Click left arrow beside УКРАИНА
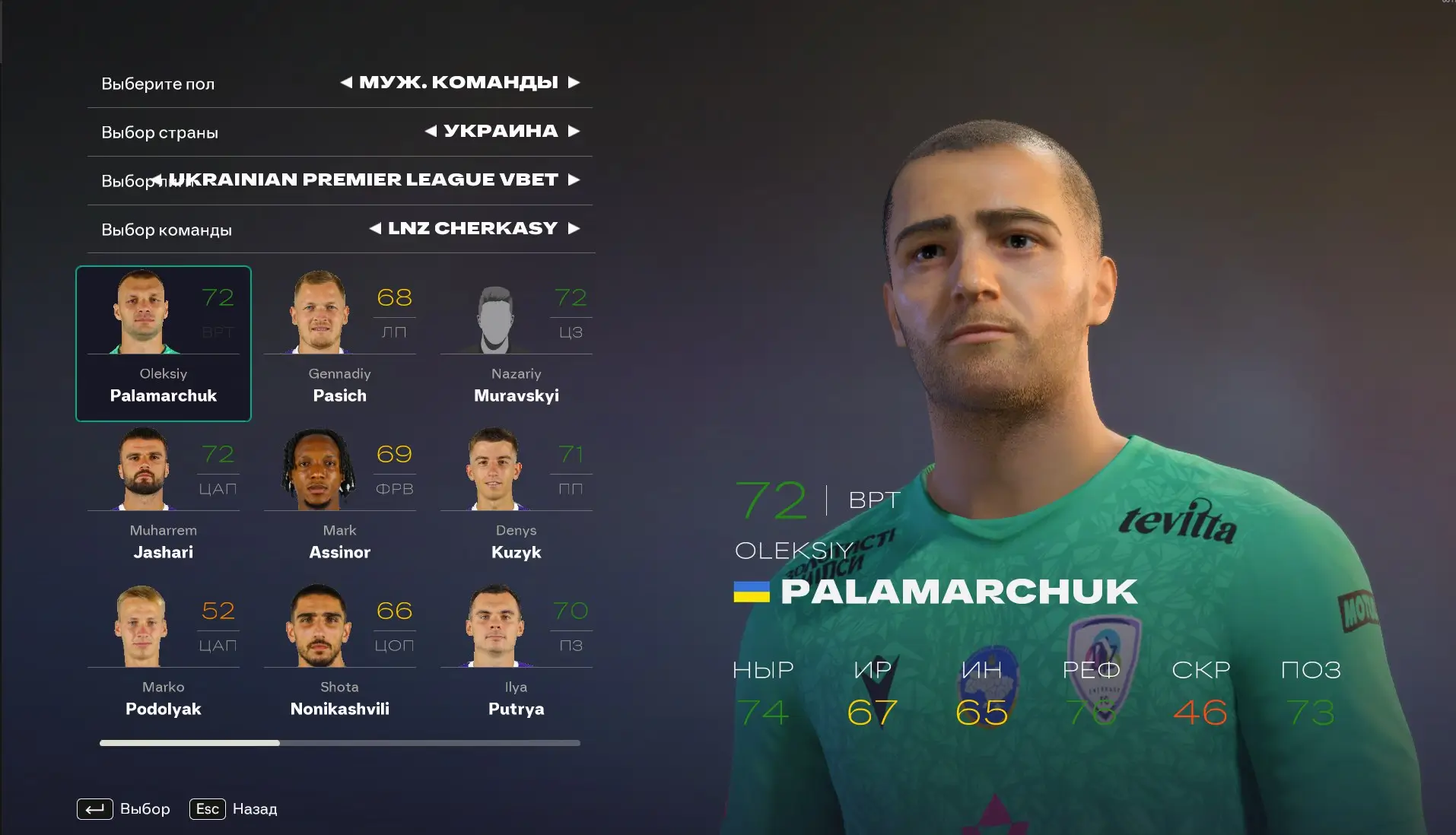Viewport: 1456px width, 835px height. [431, 131]
